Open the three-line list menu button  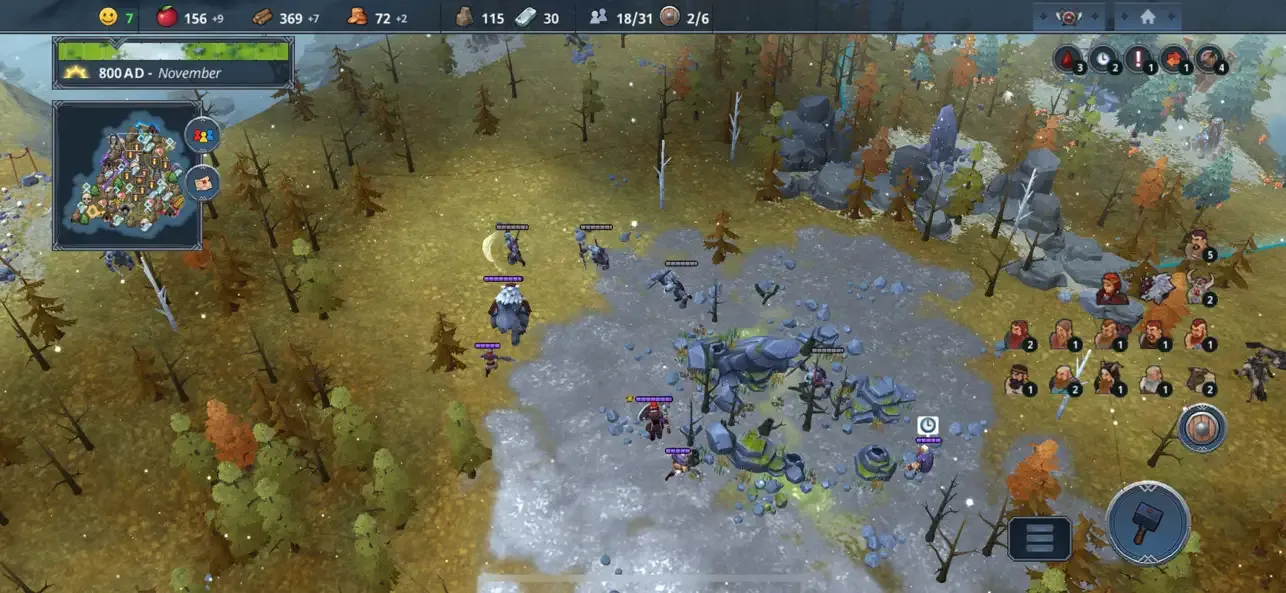[x=1039, y=539]
